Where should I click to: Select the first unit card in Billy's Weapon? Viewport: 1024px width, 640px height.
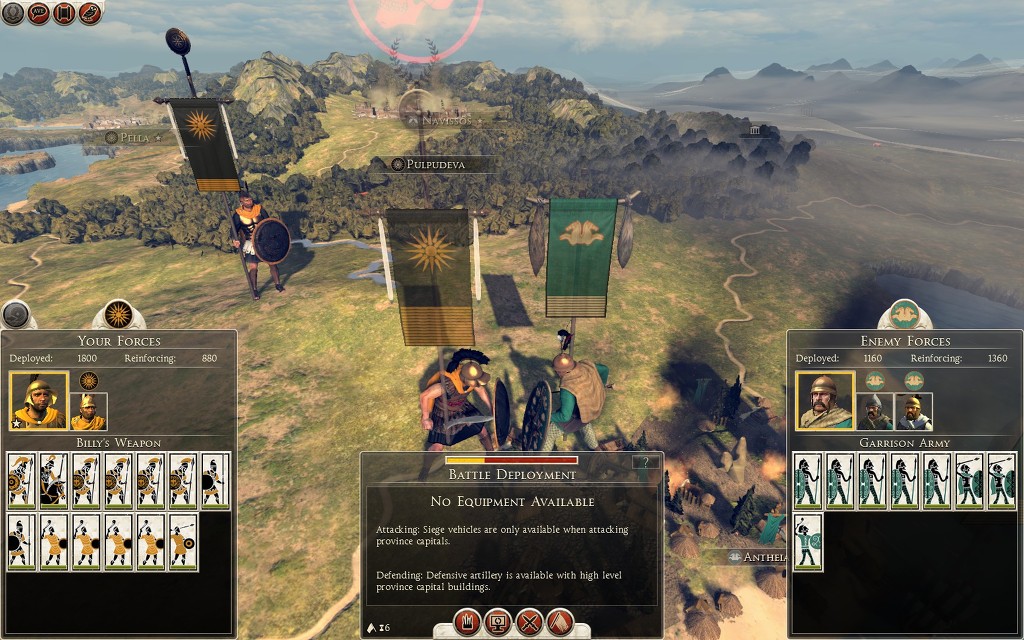(x=22, y=481)
